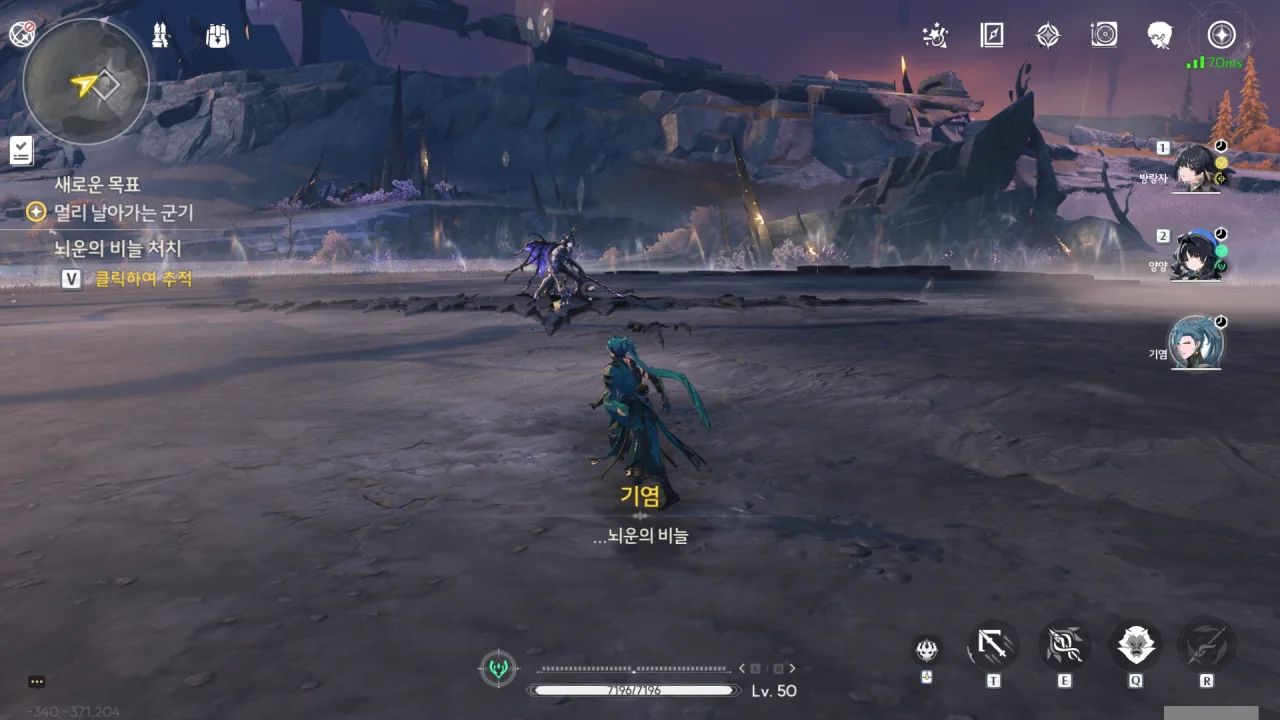1280x720 pixels.
Task: Open the guidebook with compass icon
Action: coord(991,36)
